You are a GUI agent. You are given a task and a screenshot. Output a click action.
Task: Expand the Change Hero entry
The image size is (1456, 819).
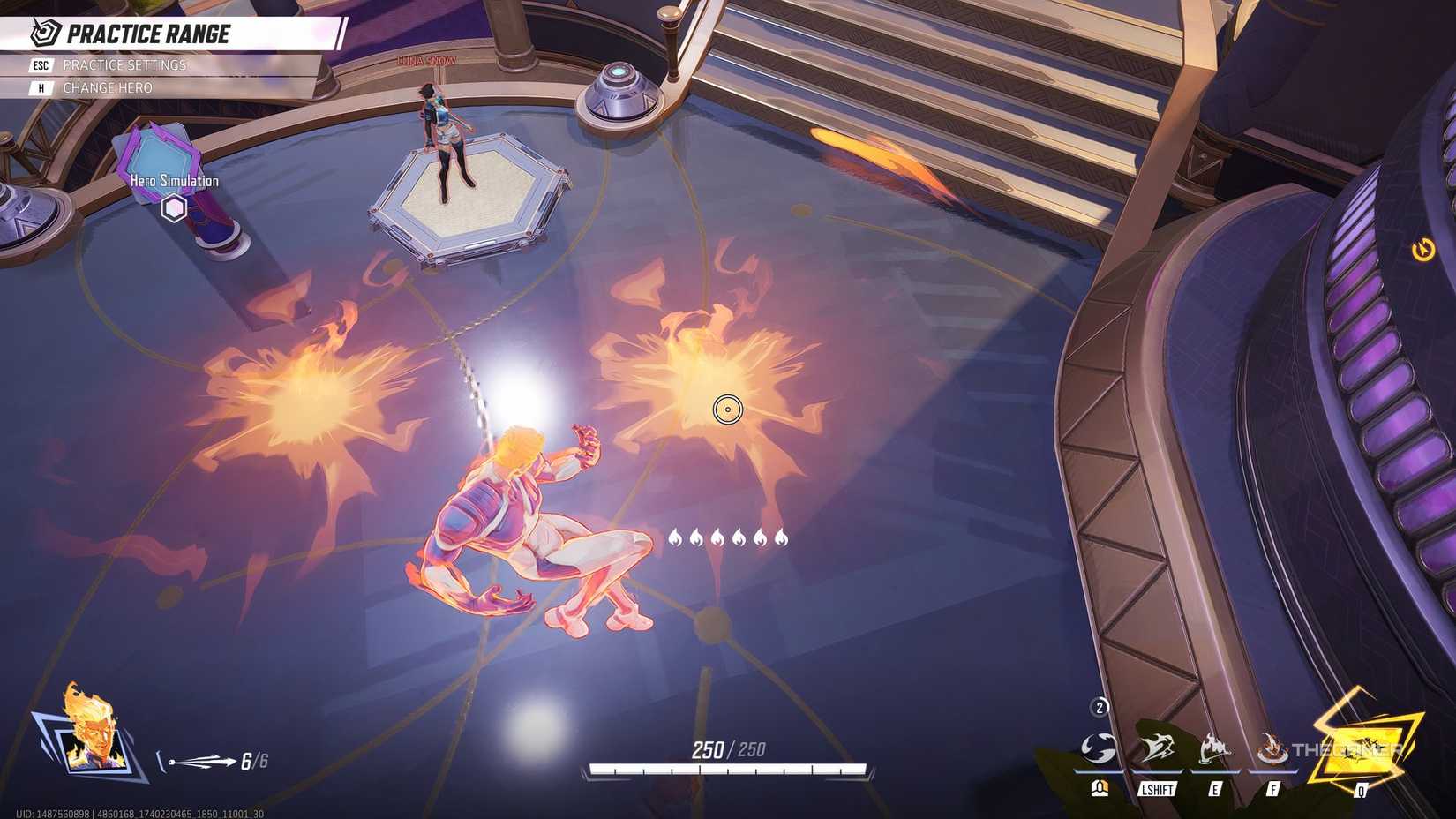[108, 87]
